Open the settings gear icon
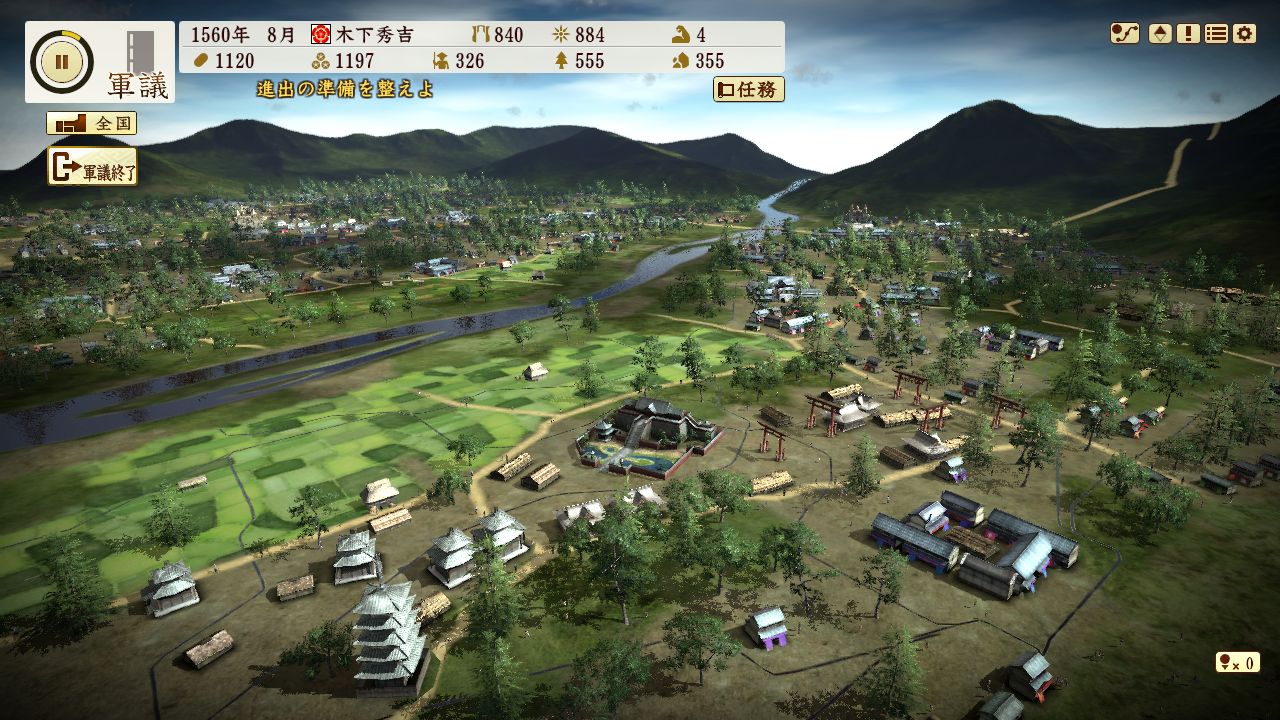1280x720 pixels. click(1243, 32)
